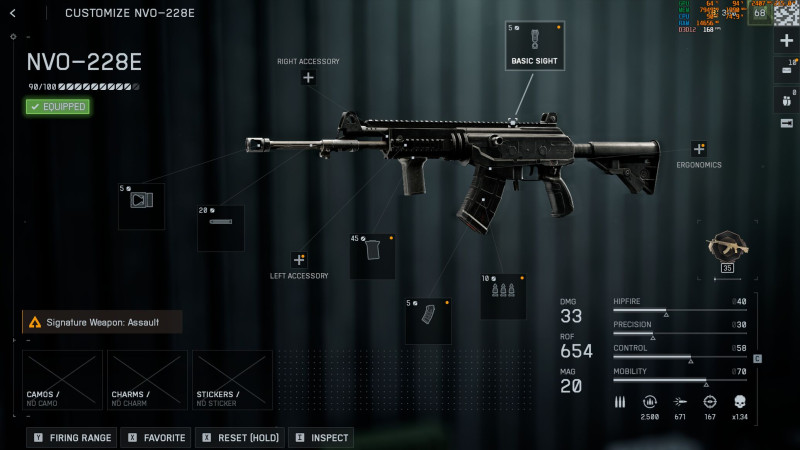Click the Signature Weapon: Assault banner

pyautogui.click(x=103, y=322)
